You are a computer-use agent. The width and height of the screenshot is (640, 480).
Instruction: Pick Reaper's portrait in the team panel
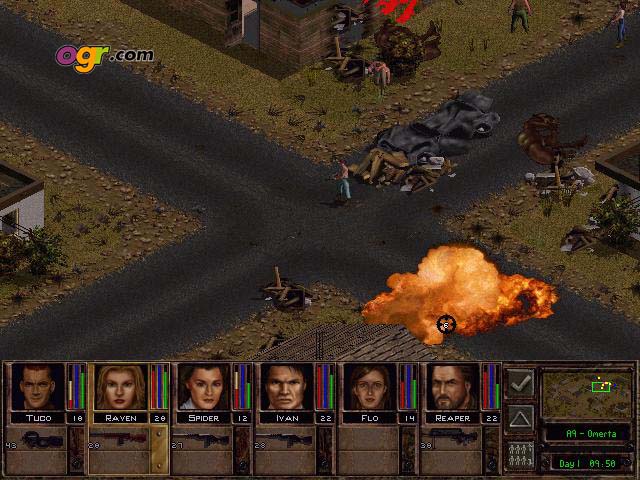pyautogui.click(x=453, y=387)
